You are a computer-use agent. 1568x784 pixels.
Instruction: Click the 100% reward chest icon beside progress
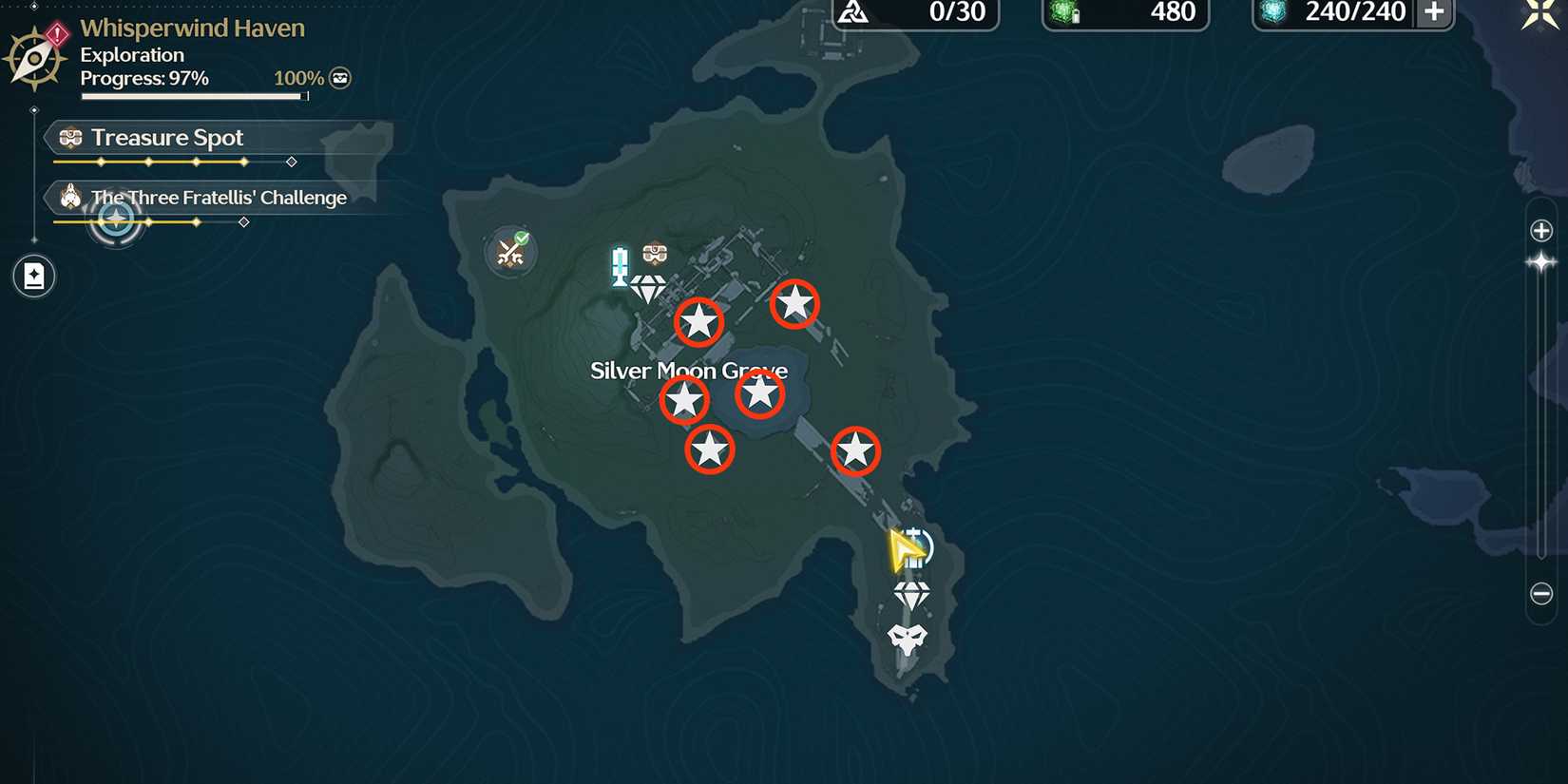[340, 78]
